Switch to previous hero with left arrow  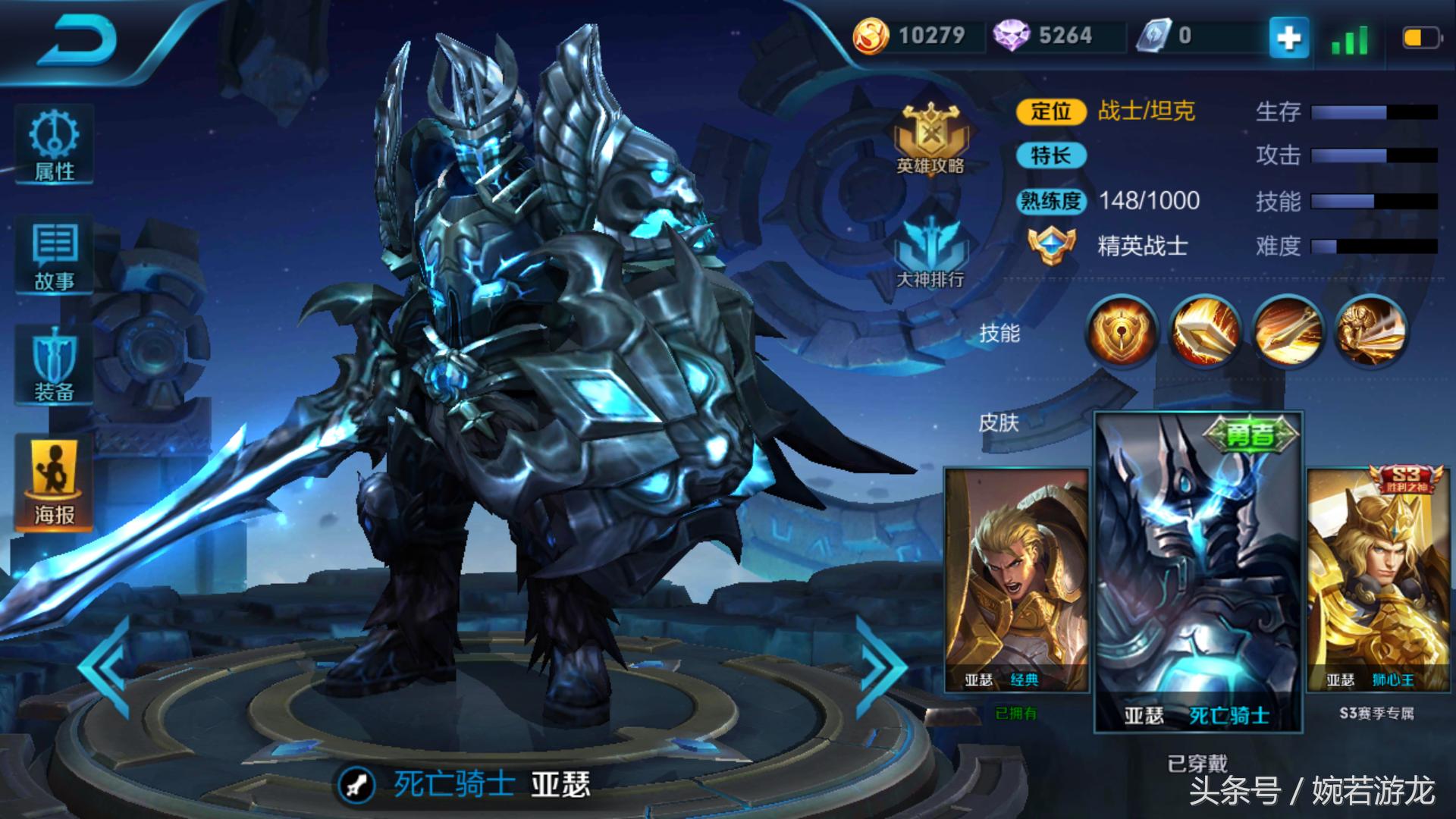click(106, 667)
